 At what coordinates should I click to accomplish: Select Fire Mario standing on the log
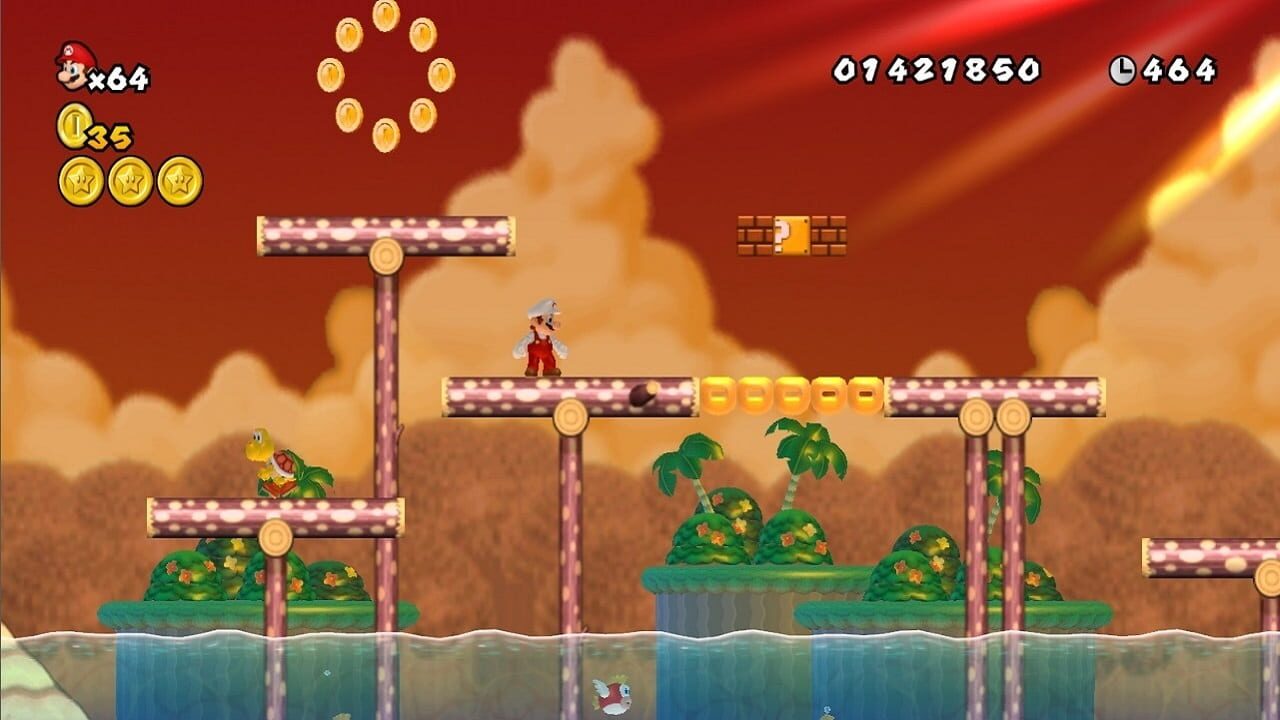point(540,340)
